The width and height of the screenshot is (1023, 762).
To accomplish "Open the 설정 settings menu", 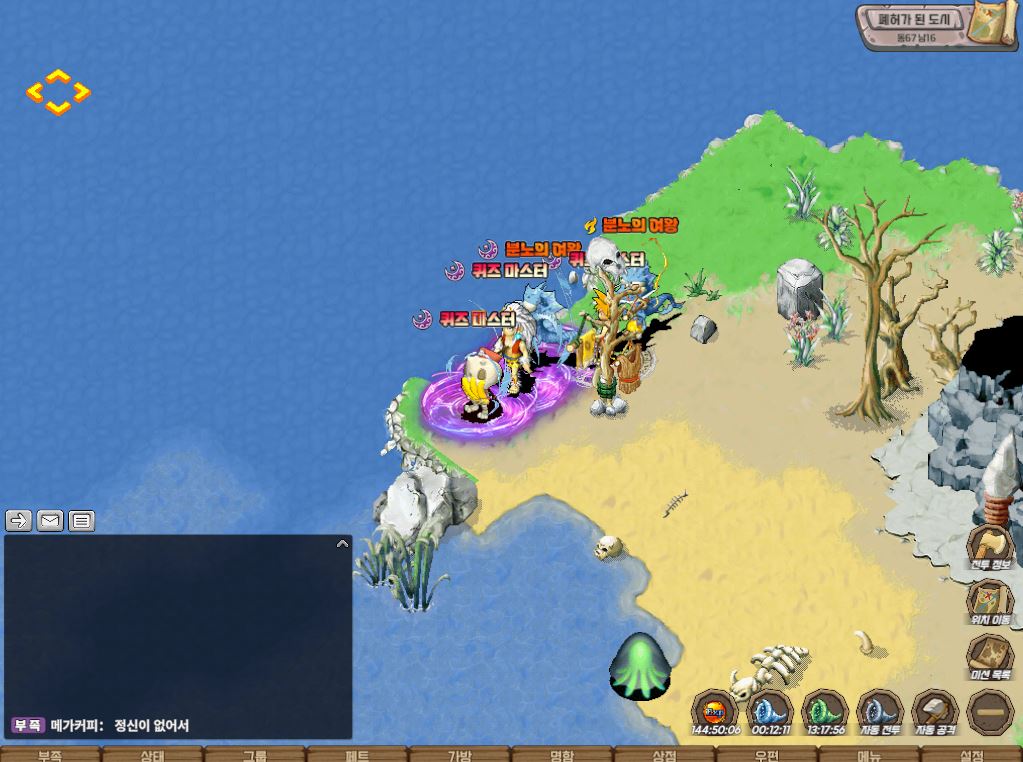I will [971, 755].
